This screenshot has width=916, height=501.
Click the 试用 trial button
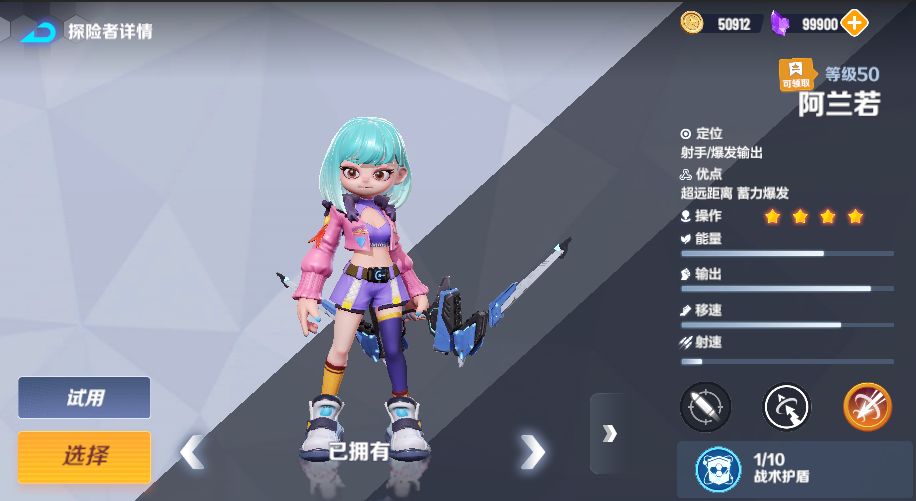pos(84,398)
